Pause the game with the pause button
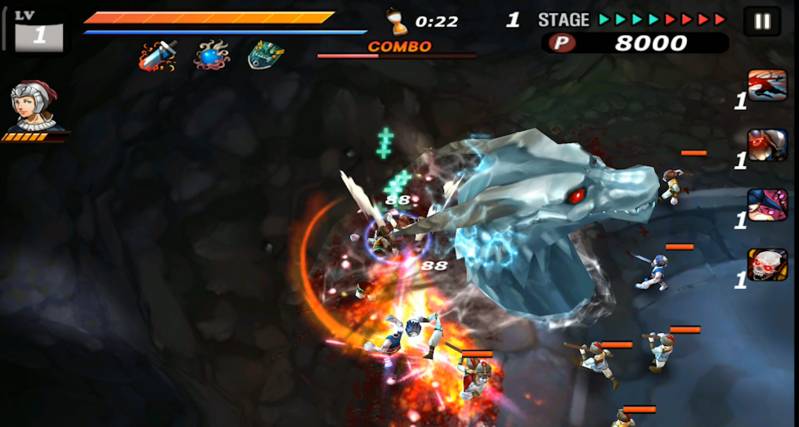Viewport: 799px width, 427px height. tap(762, 21)
